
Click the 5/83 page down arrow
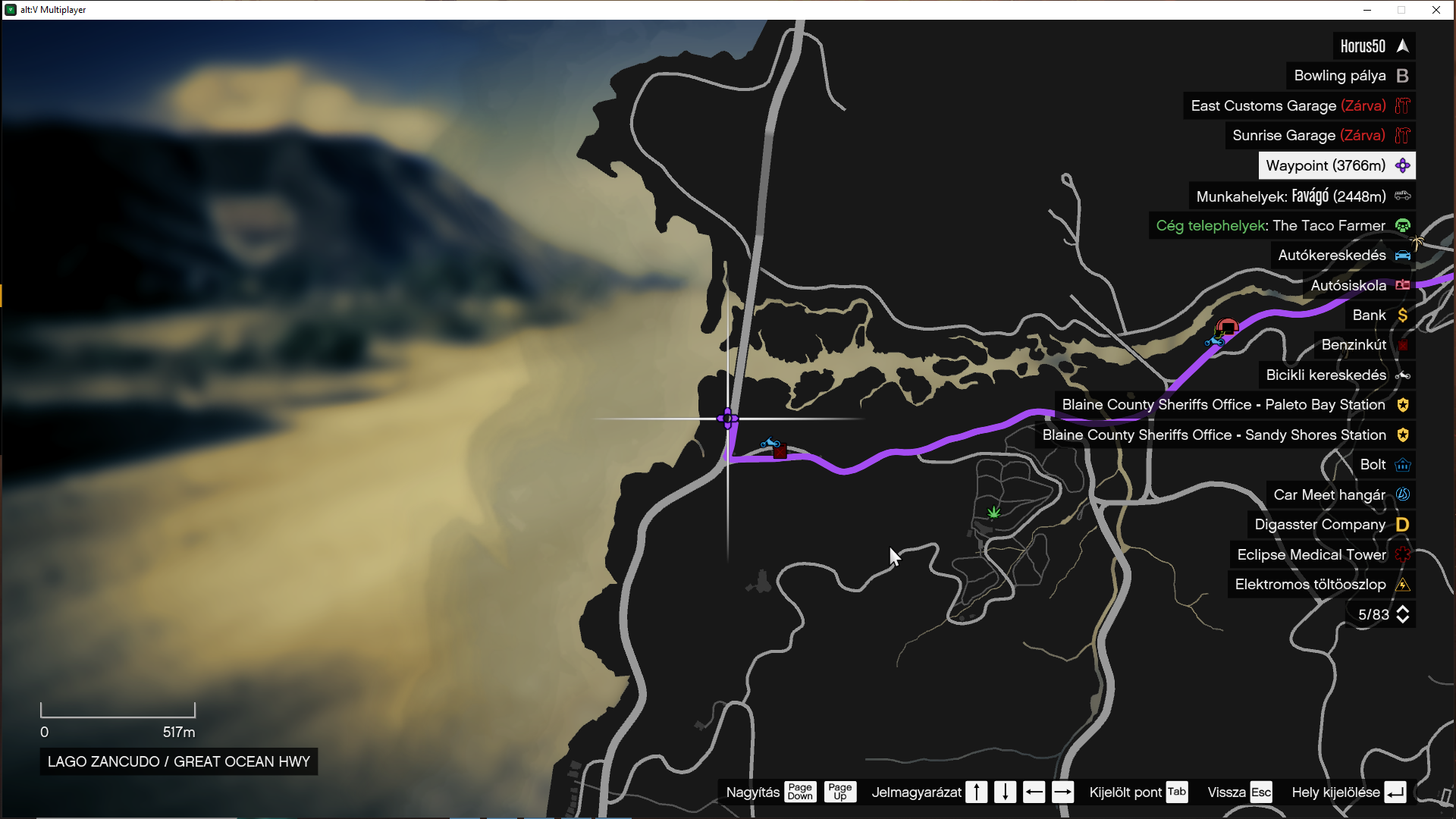[1402, 619]
